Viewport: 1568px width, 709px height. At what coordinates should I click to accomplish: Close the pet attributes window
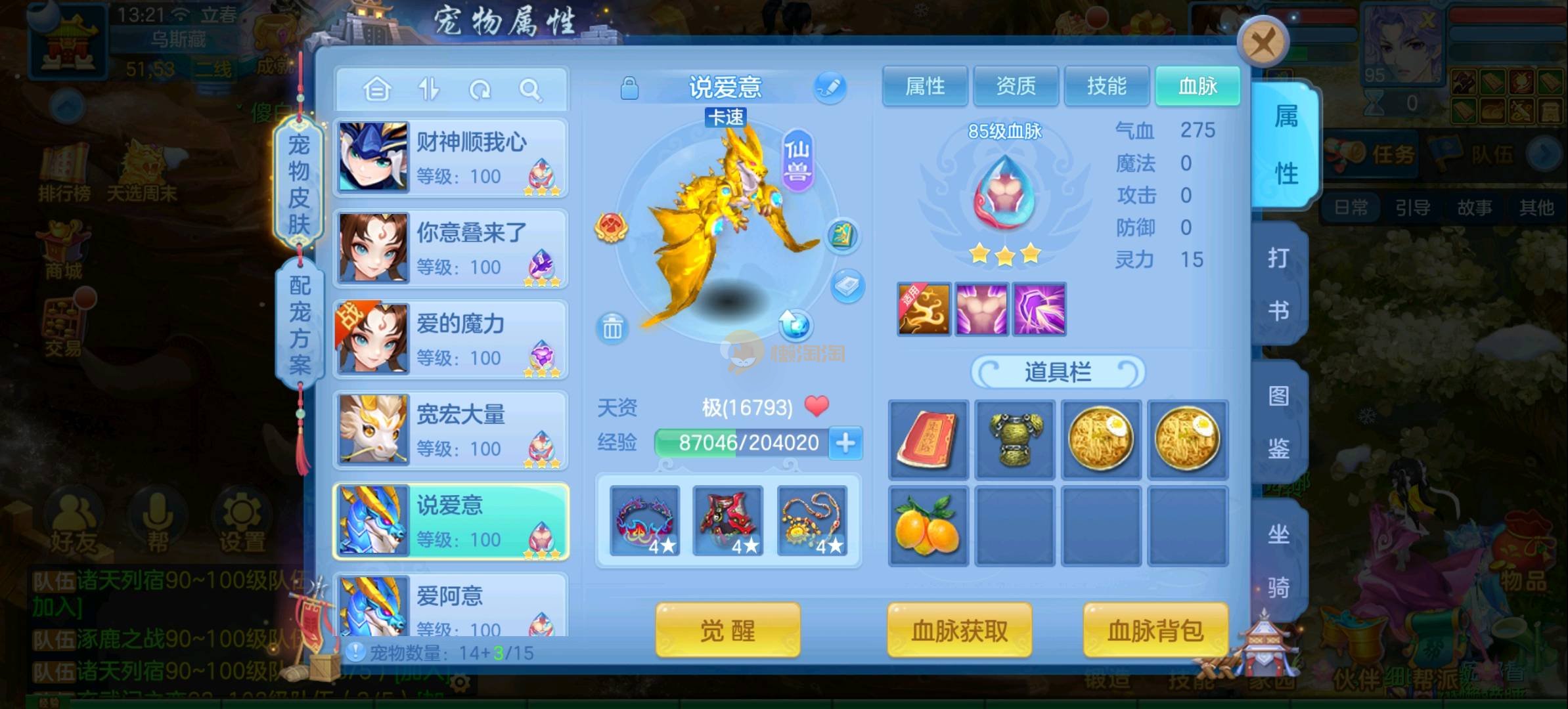1262,43
